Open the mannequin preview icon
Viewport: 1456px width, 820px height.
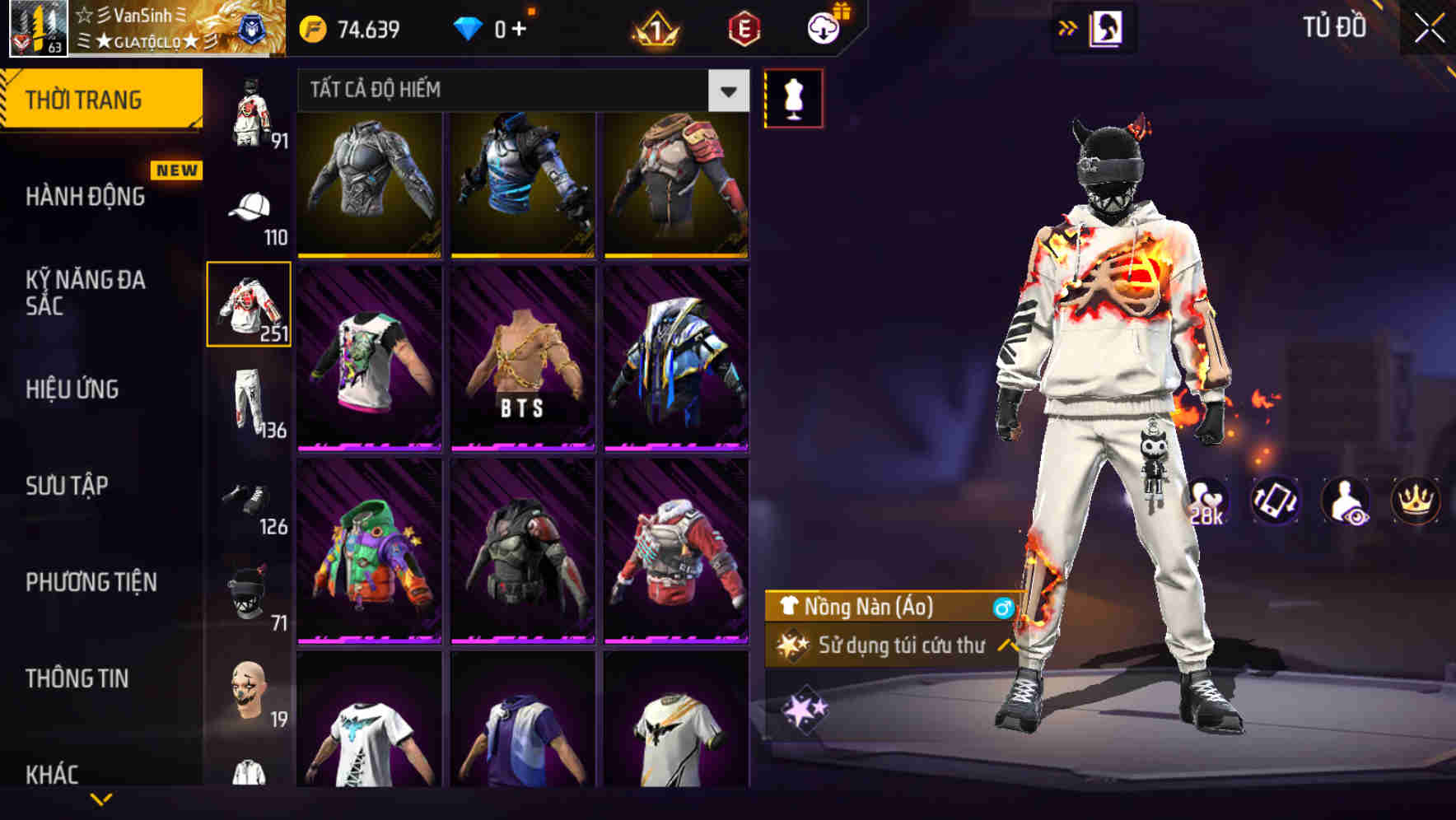pos(794,97)
